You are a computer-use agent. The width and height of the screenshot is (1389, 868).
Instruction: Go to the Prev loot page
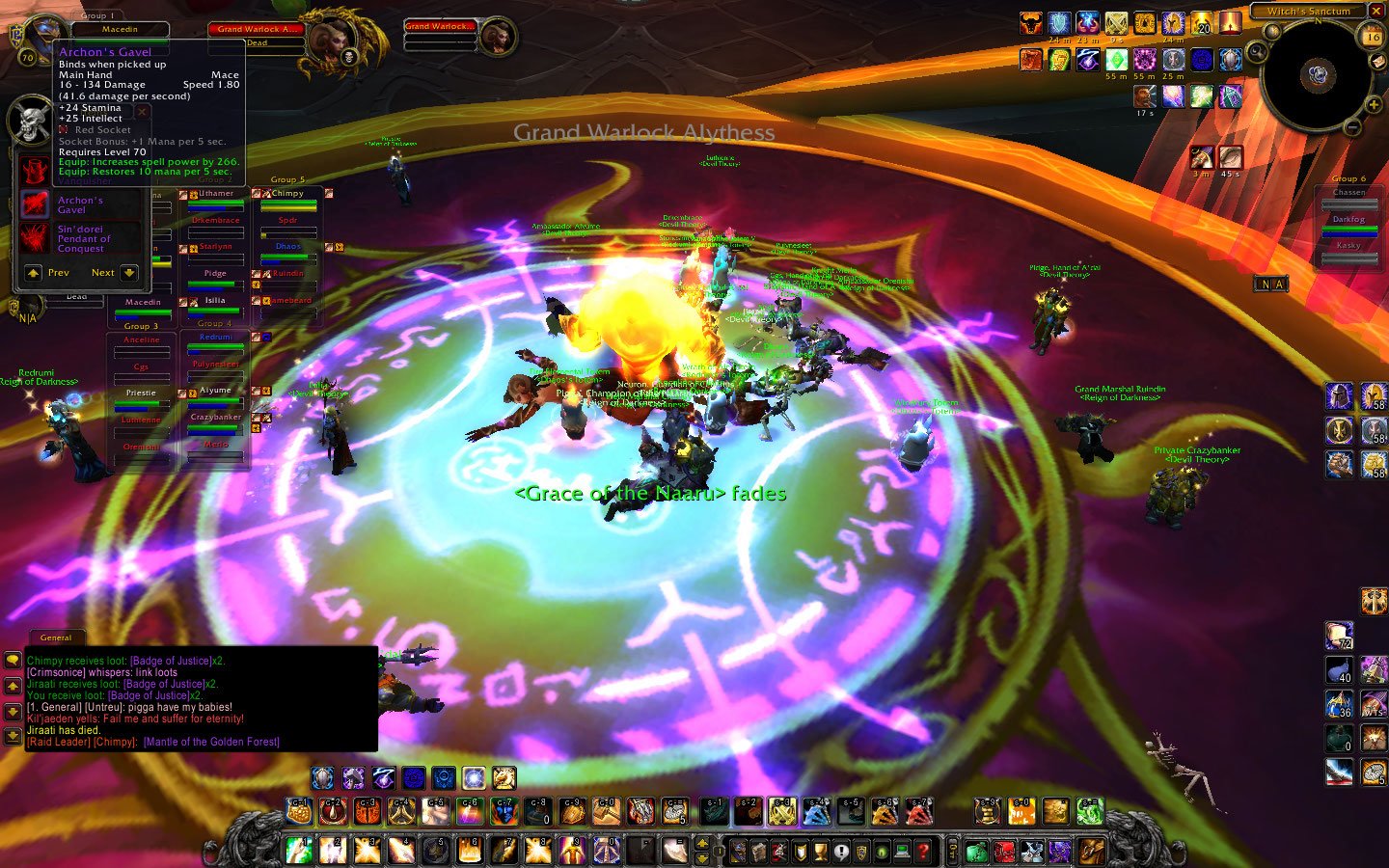point(34,273)
